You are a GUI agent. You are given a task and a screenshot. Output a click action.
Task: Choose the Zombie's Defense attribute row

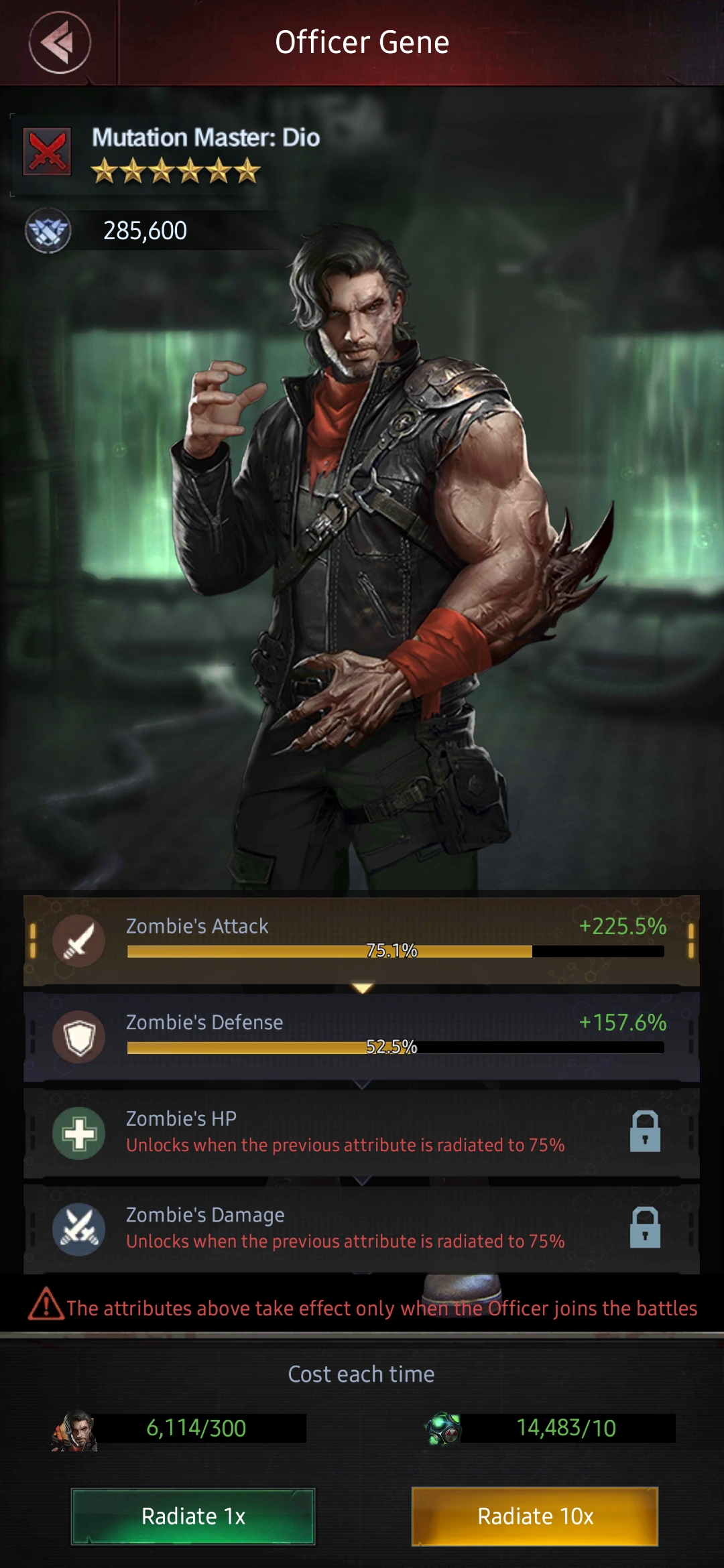tap(361, 1036)
